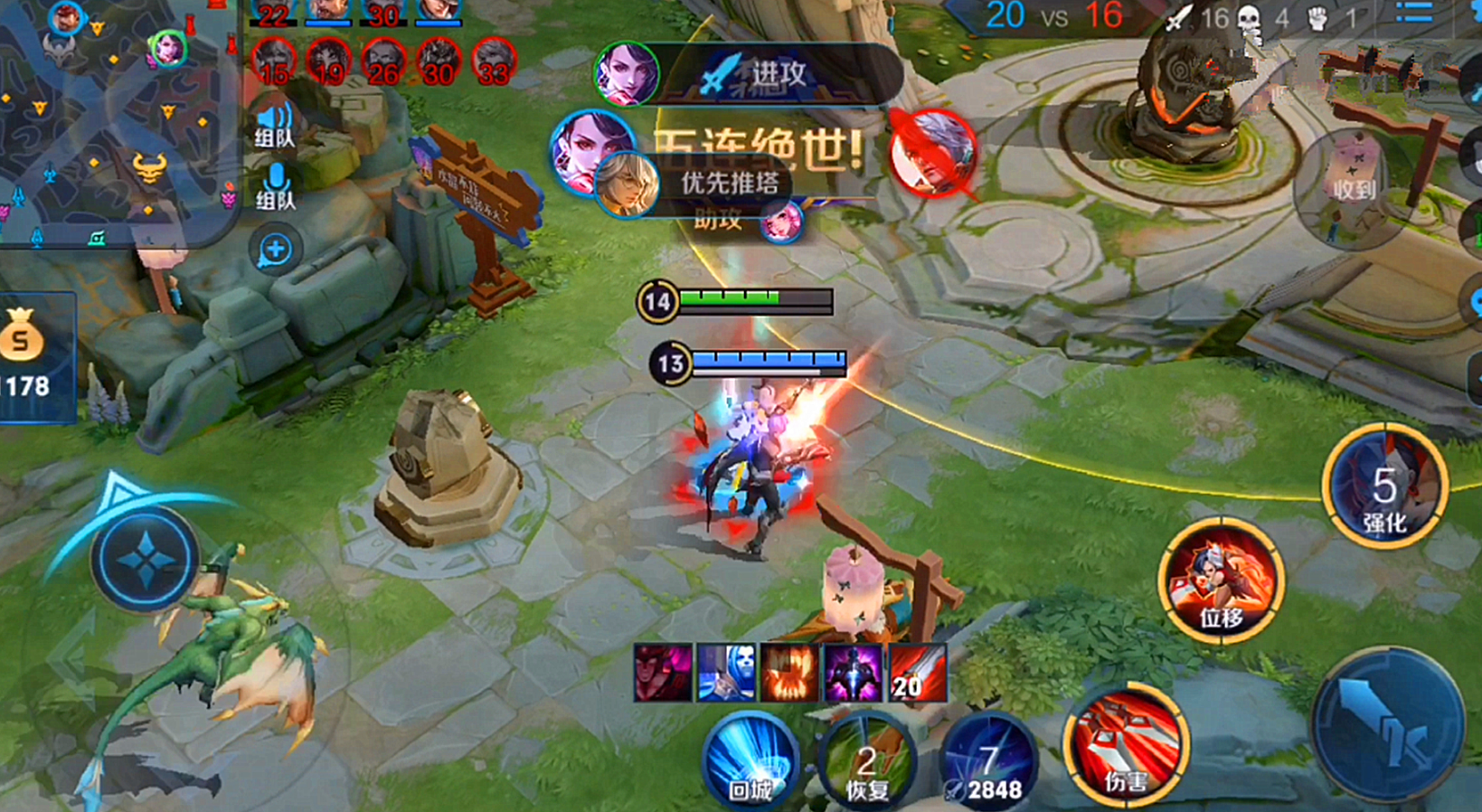Use the 位移 dash skill
Screen dimensions: 1482x812
(x=1222, y=581)
